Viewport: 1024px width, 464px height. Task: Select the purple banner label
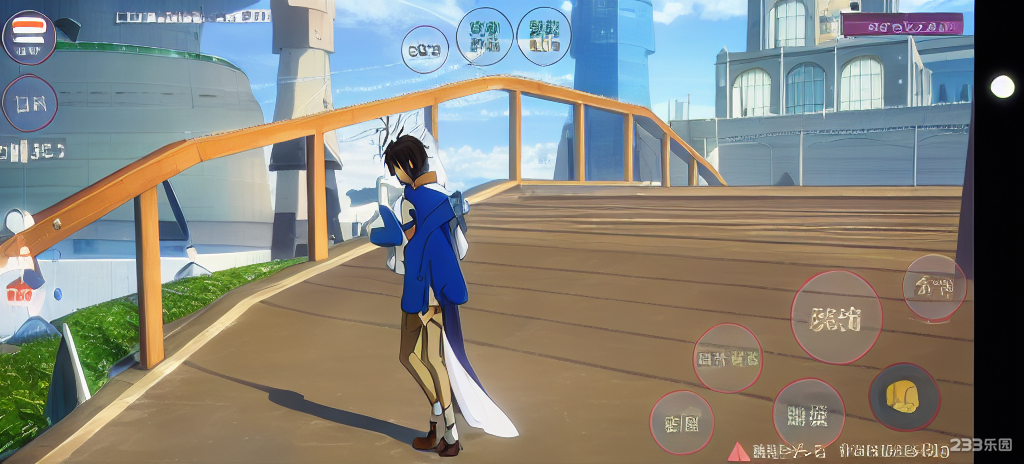(x=902, y=25)
